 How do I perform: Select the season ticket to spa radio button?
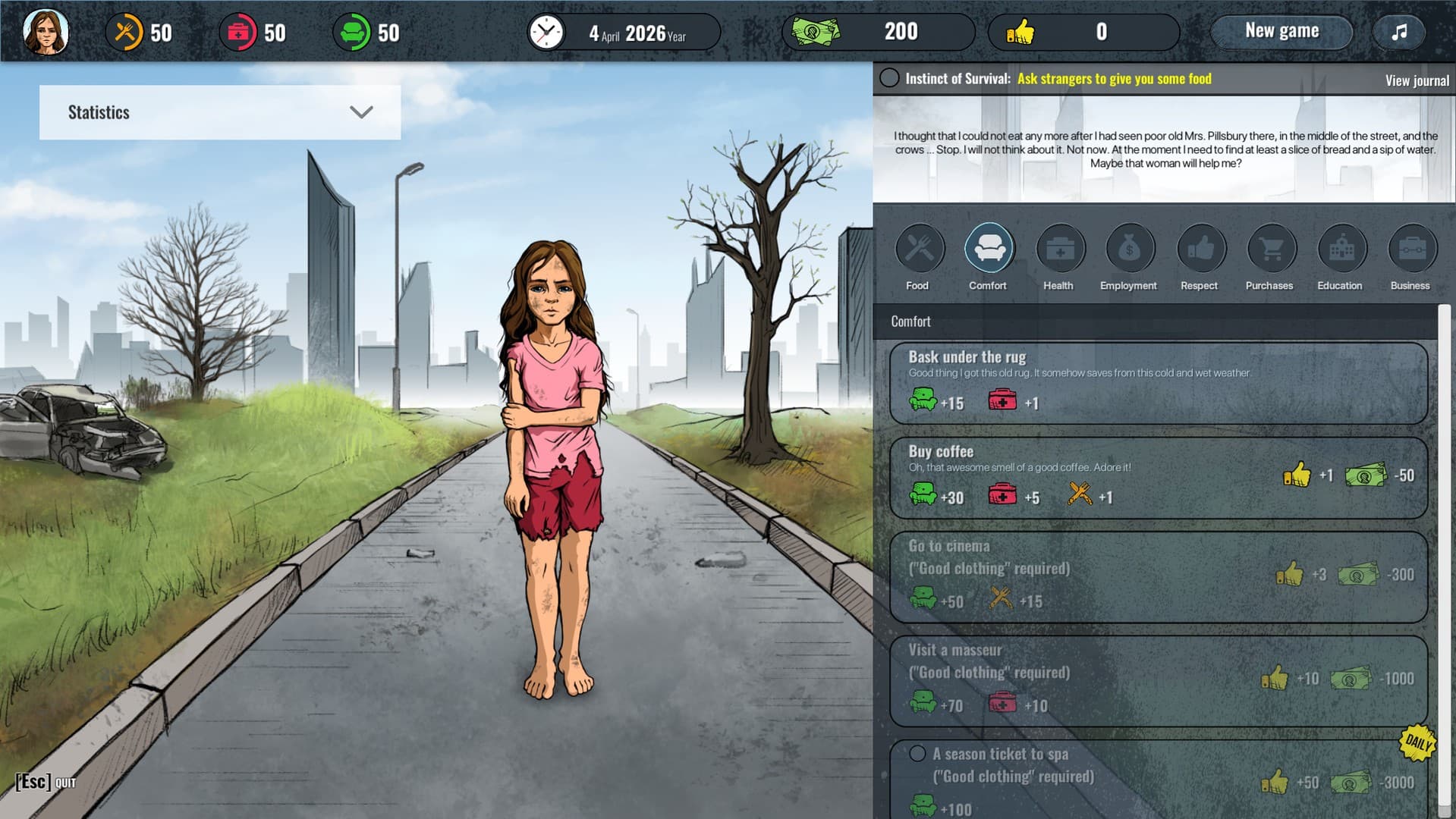pyautogui.click(x=917, y=753)
